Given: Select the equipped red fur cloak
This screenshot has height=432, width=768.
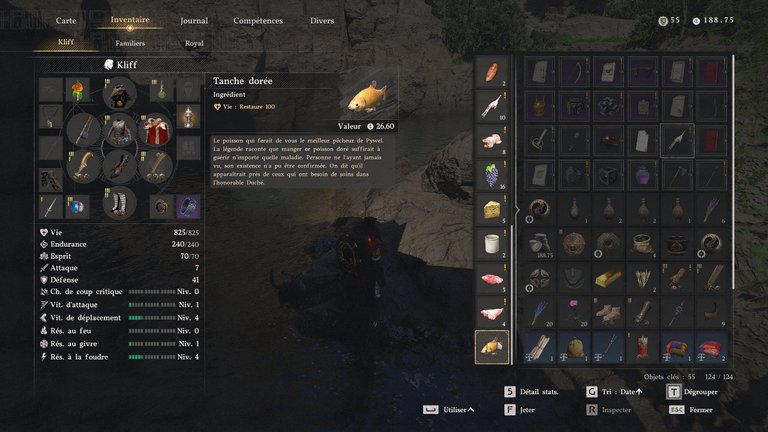Looking at the screenshot, I should click(154, 130).
